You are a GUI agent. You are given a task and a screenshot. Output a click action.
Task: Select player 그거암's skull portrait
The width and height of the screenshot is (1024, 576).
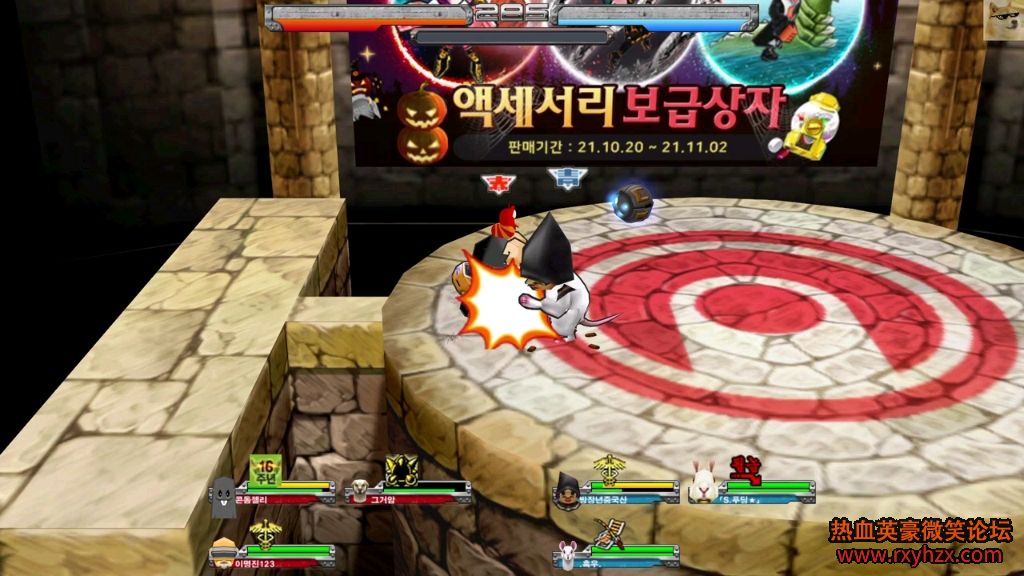click(357, 491)
